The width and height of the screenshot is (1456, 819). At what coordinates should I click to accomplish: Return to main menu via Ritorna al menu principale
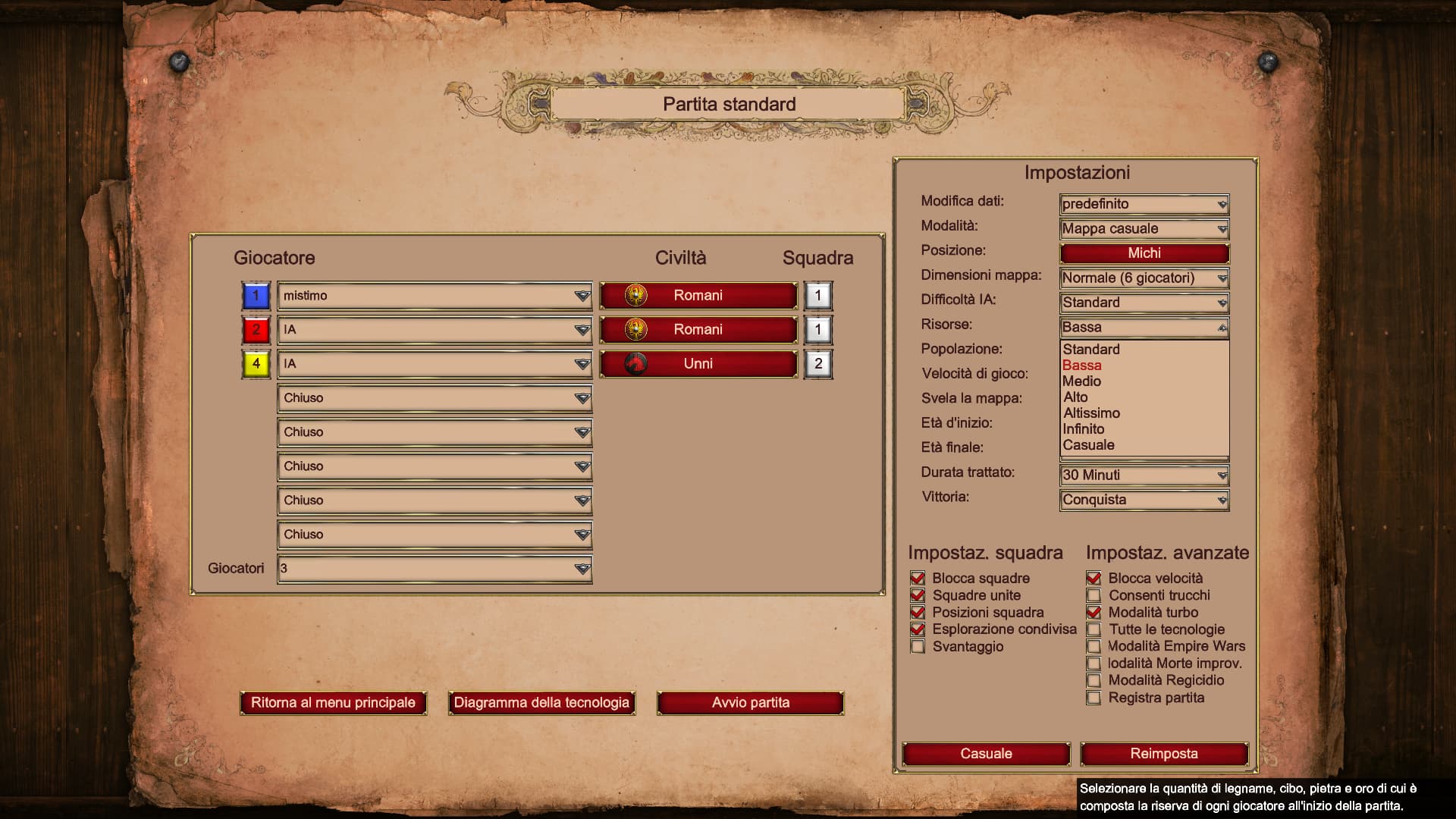click(333, 703)
